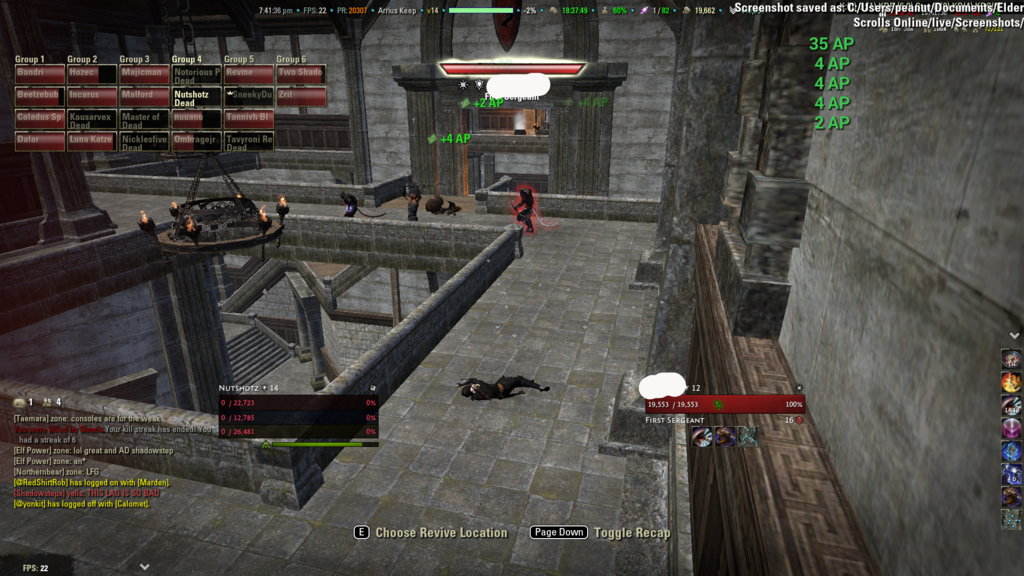Image resolution: width=1024 pixels, height=576 pixels.
Task: Pick the Luna Katze group frame
Action: (x=92, y=141)
